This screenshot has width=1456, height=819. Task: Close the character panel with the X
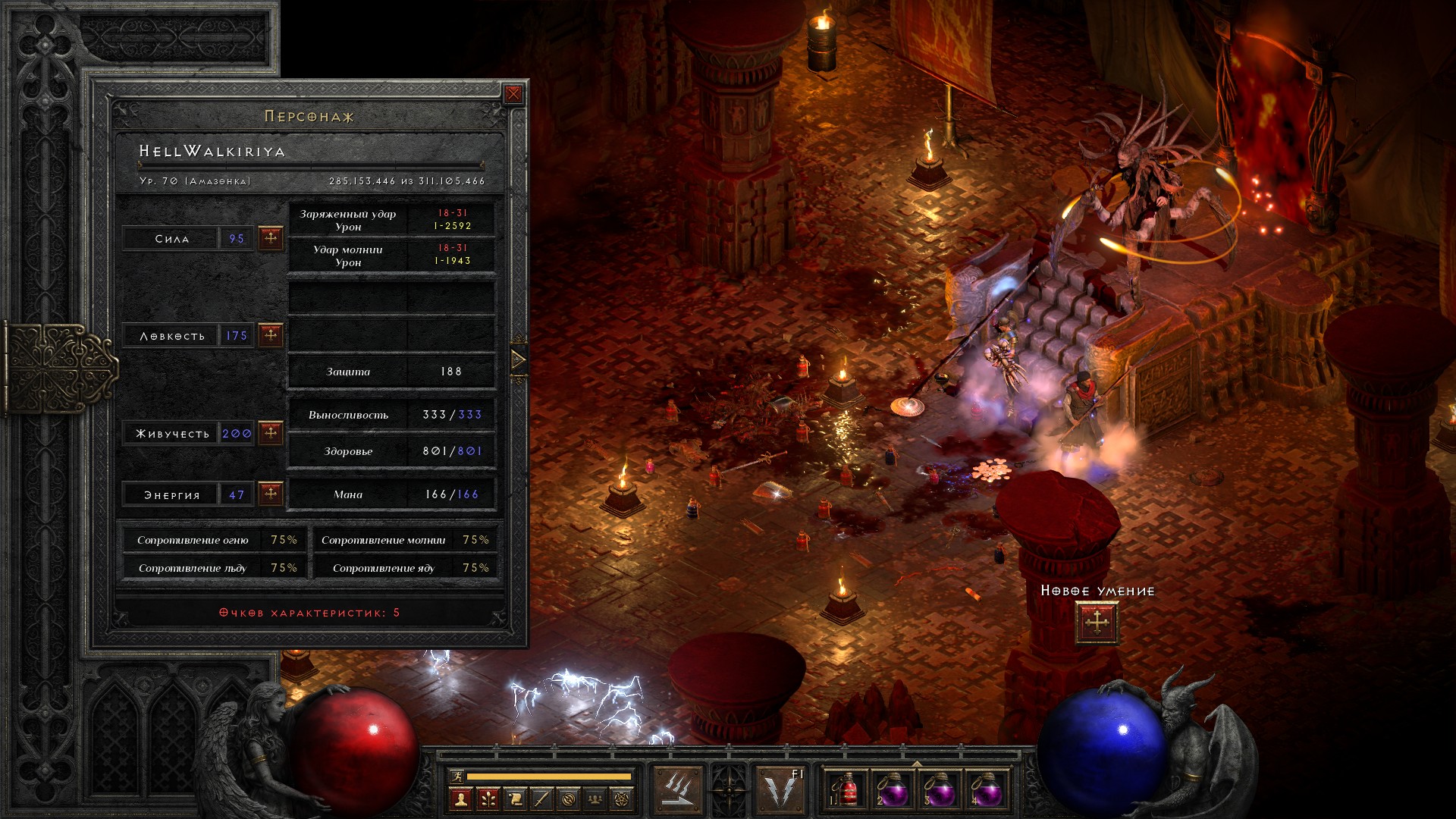(x=513, y=94)
